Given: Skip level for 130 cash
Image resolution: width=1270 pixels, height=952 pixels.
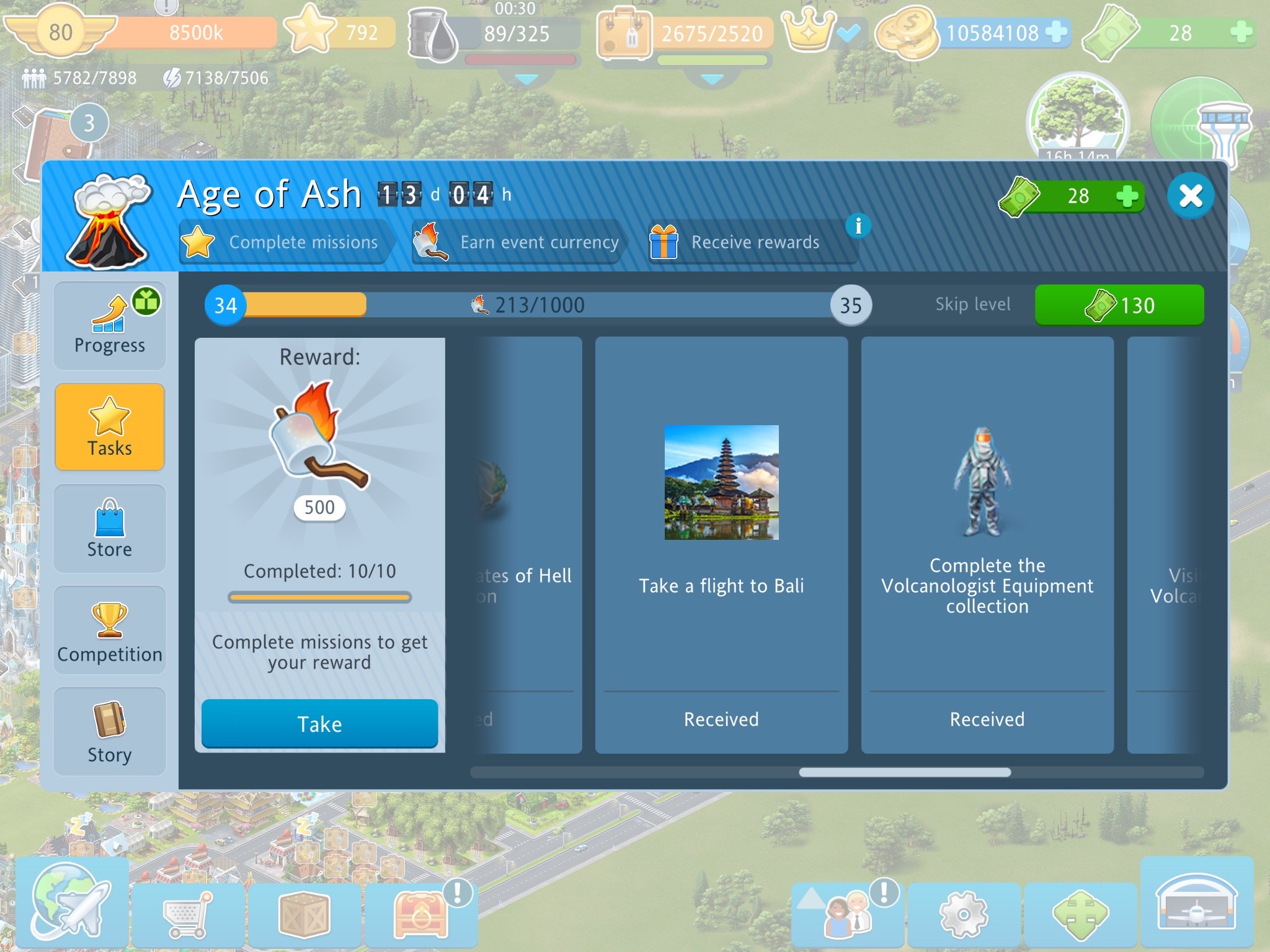Looking at the screenshot, I should click(1119, 305).
